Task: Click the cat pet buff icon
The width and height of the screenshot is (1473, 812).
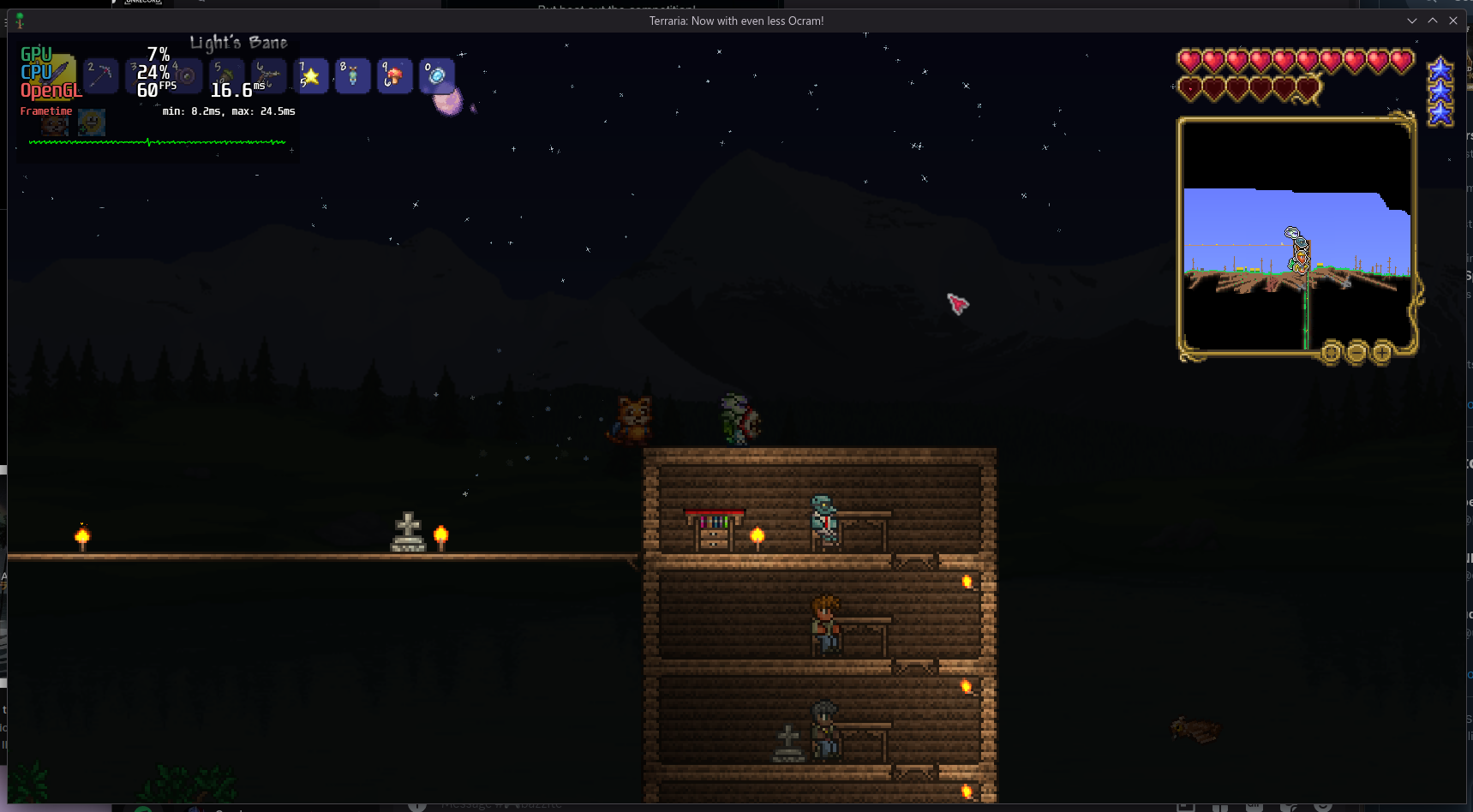Action: (x=56, y=123)
